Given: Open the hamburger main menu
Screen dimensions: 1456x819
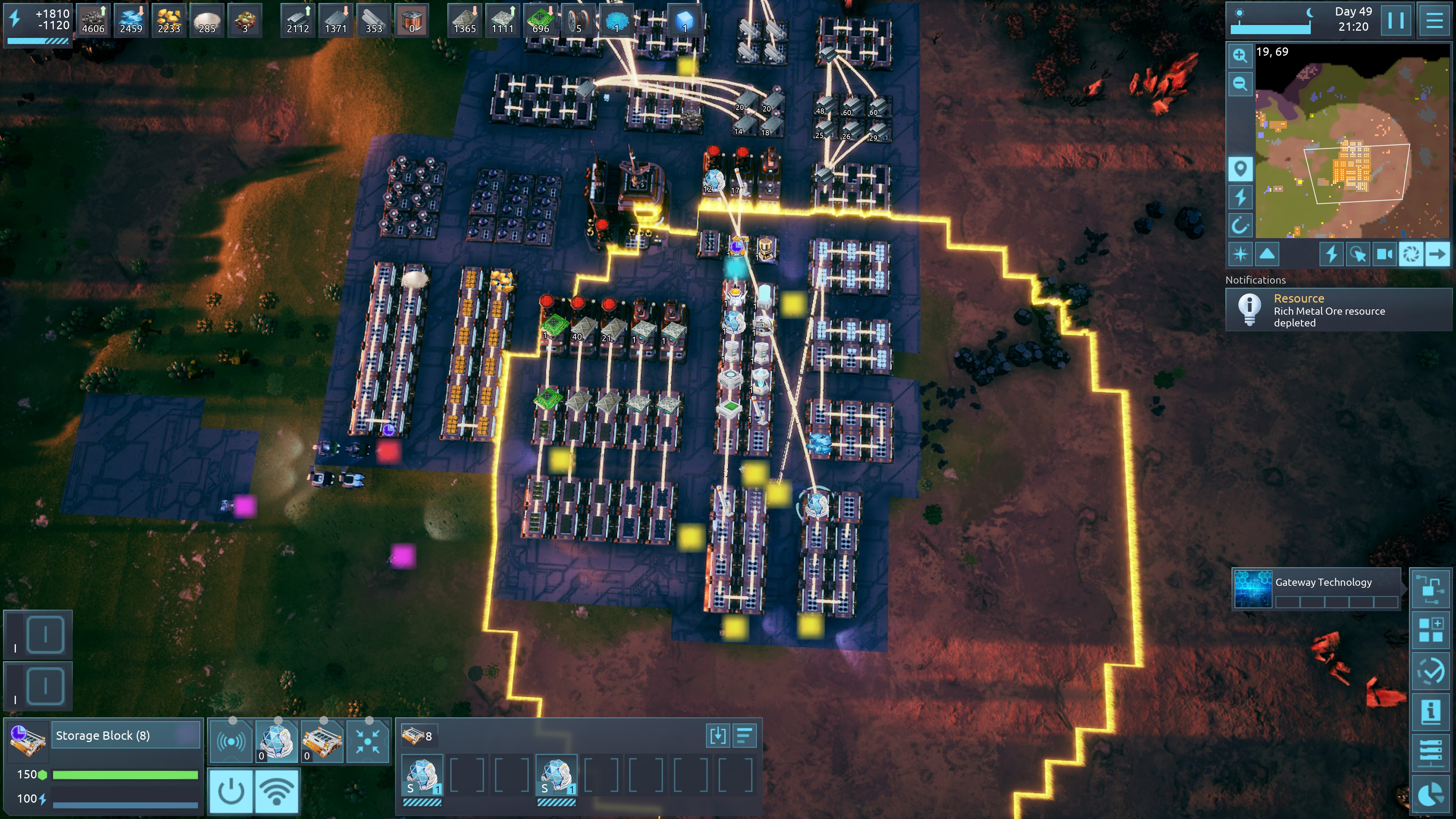Looking at the screenshot, I should 1434,20.
